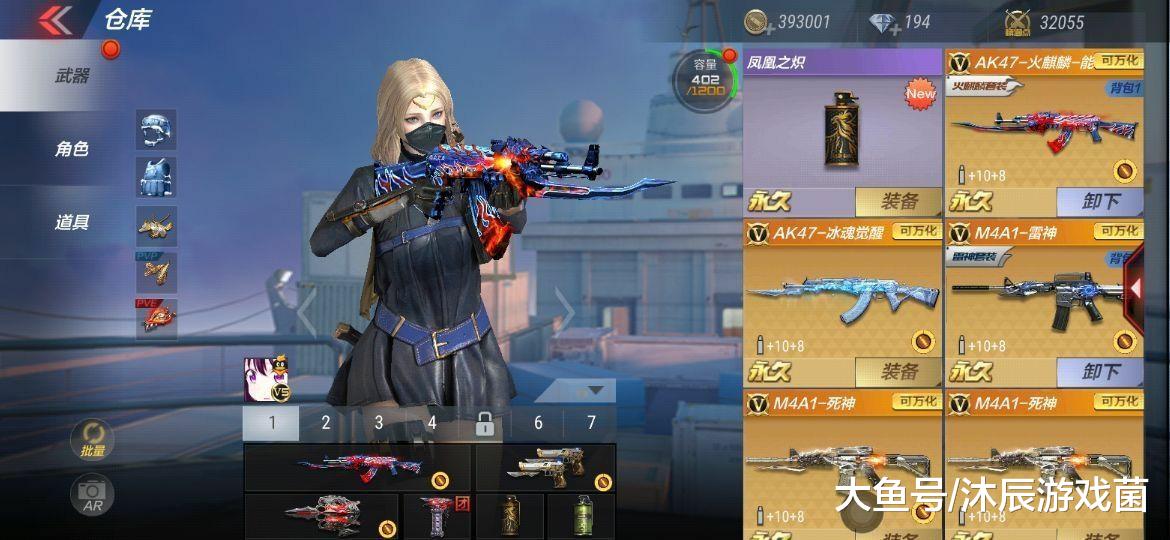Expand the red side panel arrow
The width and height of the screenshot is (1170, 540).
[x=1136, y=288]
